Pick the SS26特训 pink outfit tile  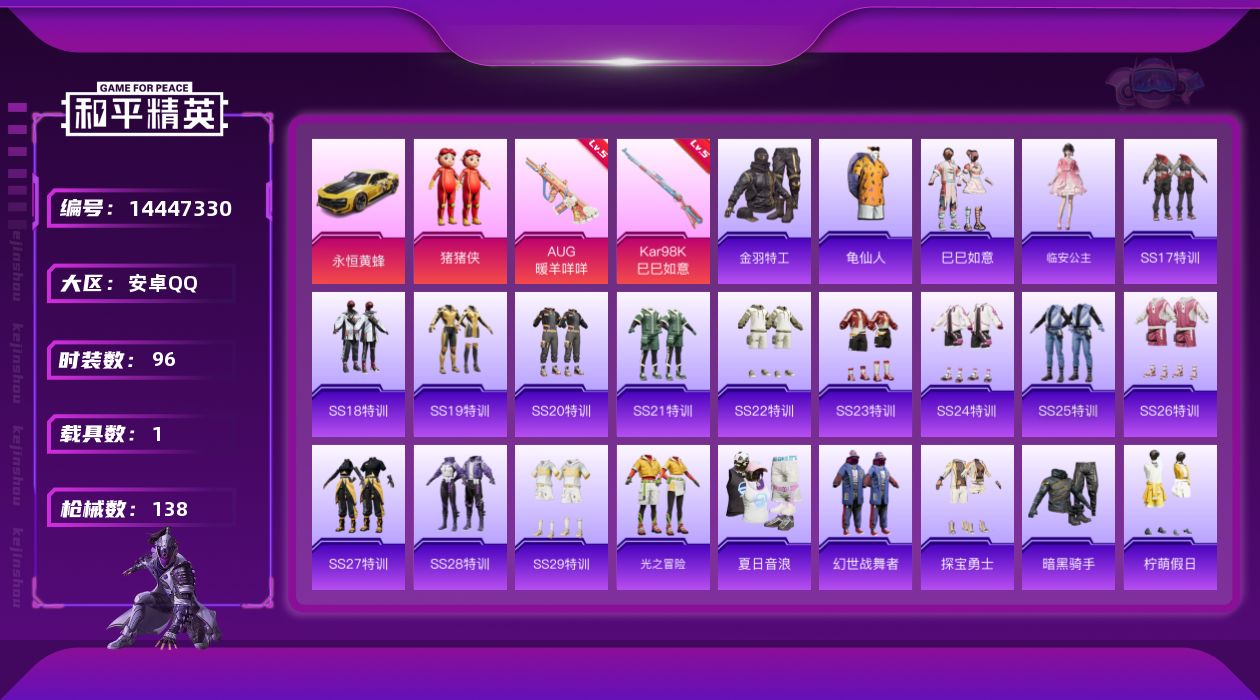pyautogui.click(x=1170, y=364)
